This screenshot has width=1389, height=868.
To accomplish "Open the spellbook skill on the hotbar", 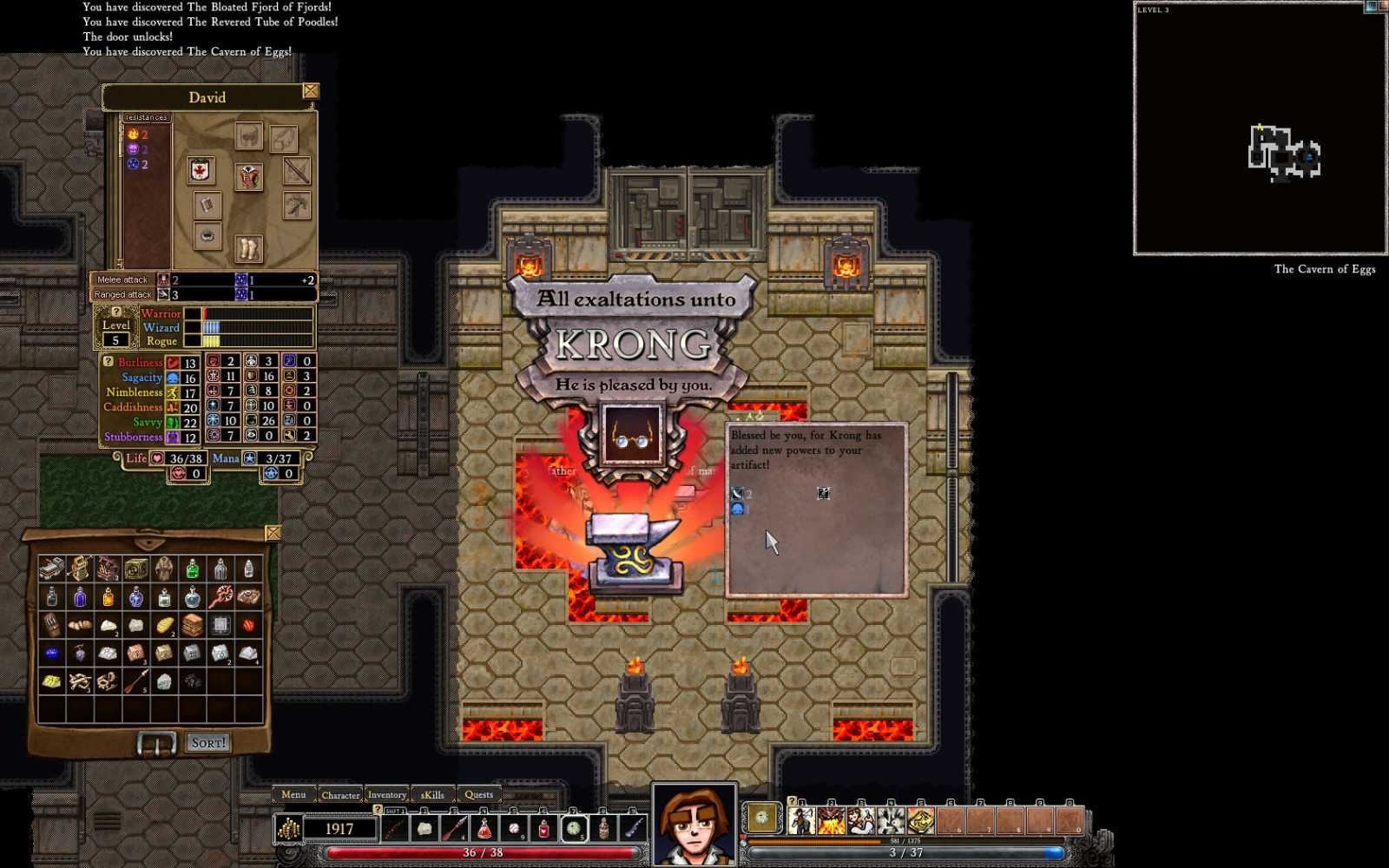I will 920,819.
